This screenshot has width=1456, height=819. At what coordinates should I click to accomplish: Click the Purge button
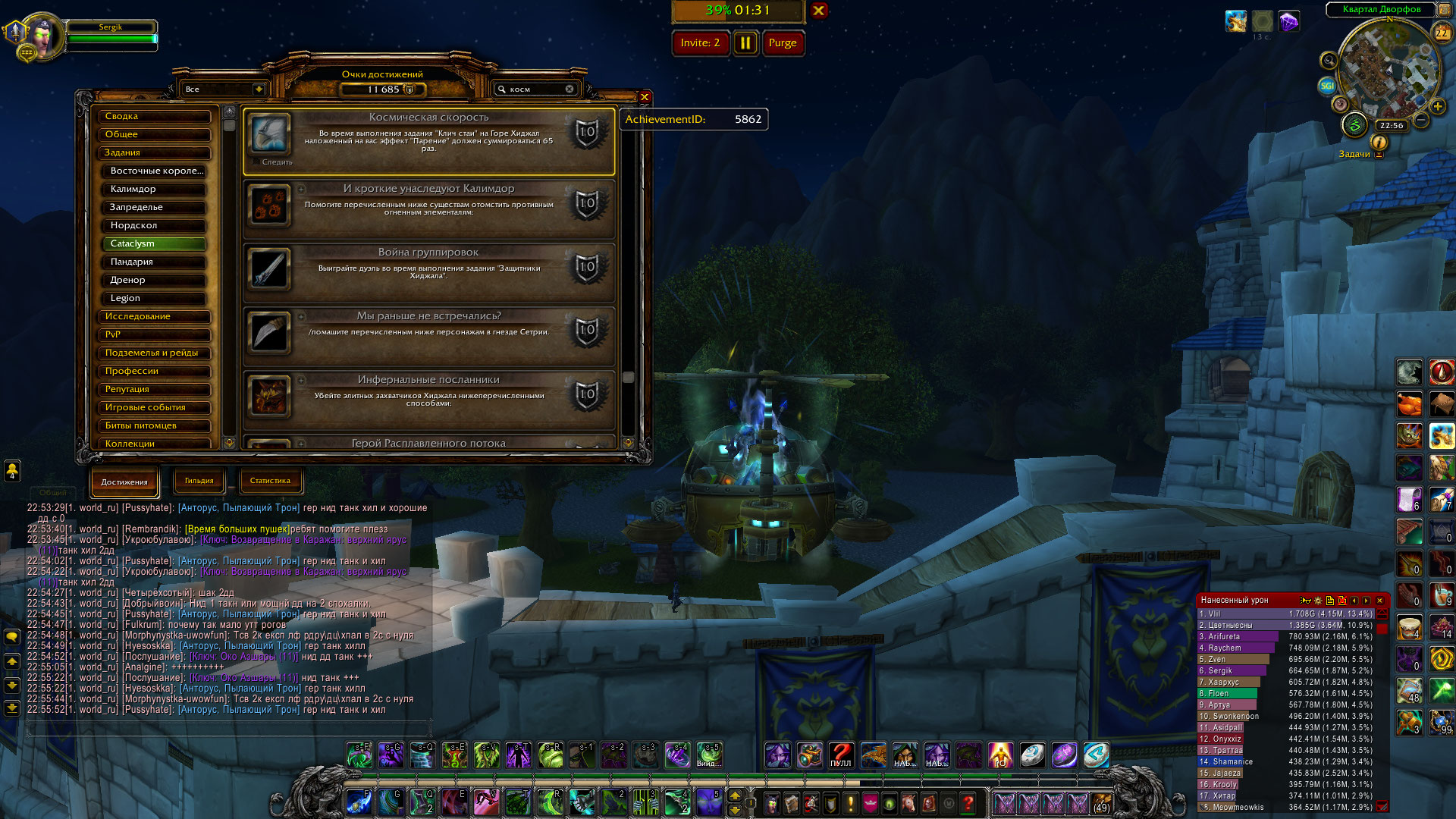coord(782,43)
